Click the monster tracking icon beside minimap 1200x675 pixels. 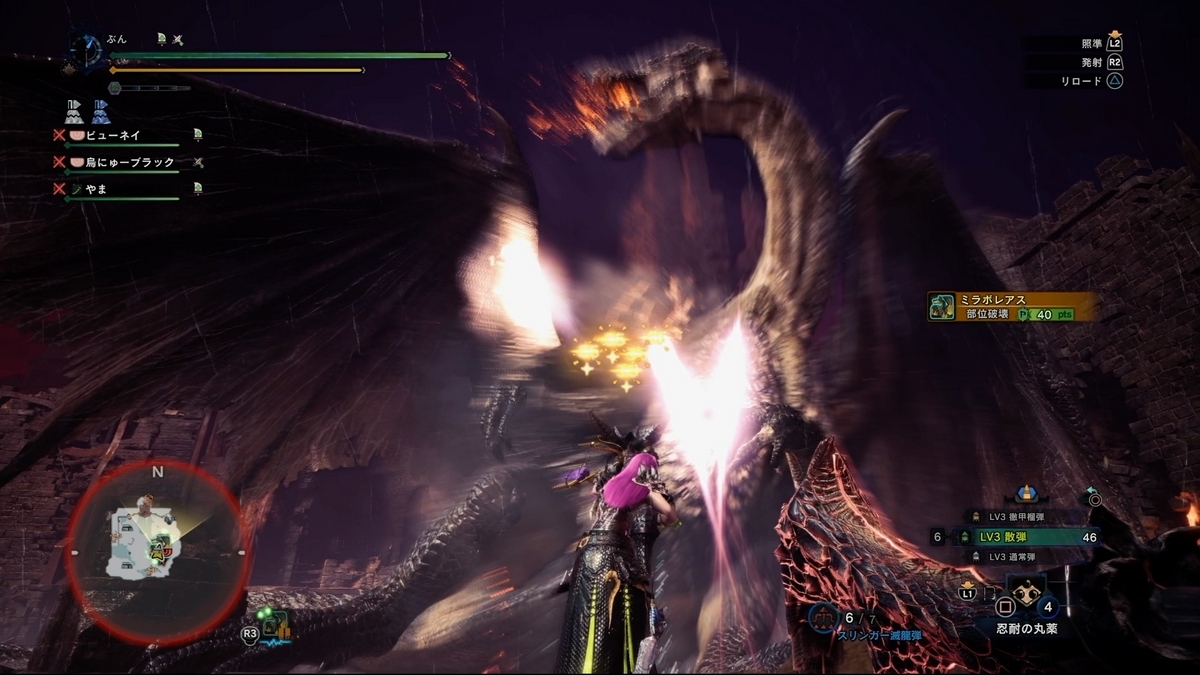tap(275, 628)
